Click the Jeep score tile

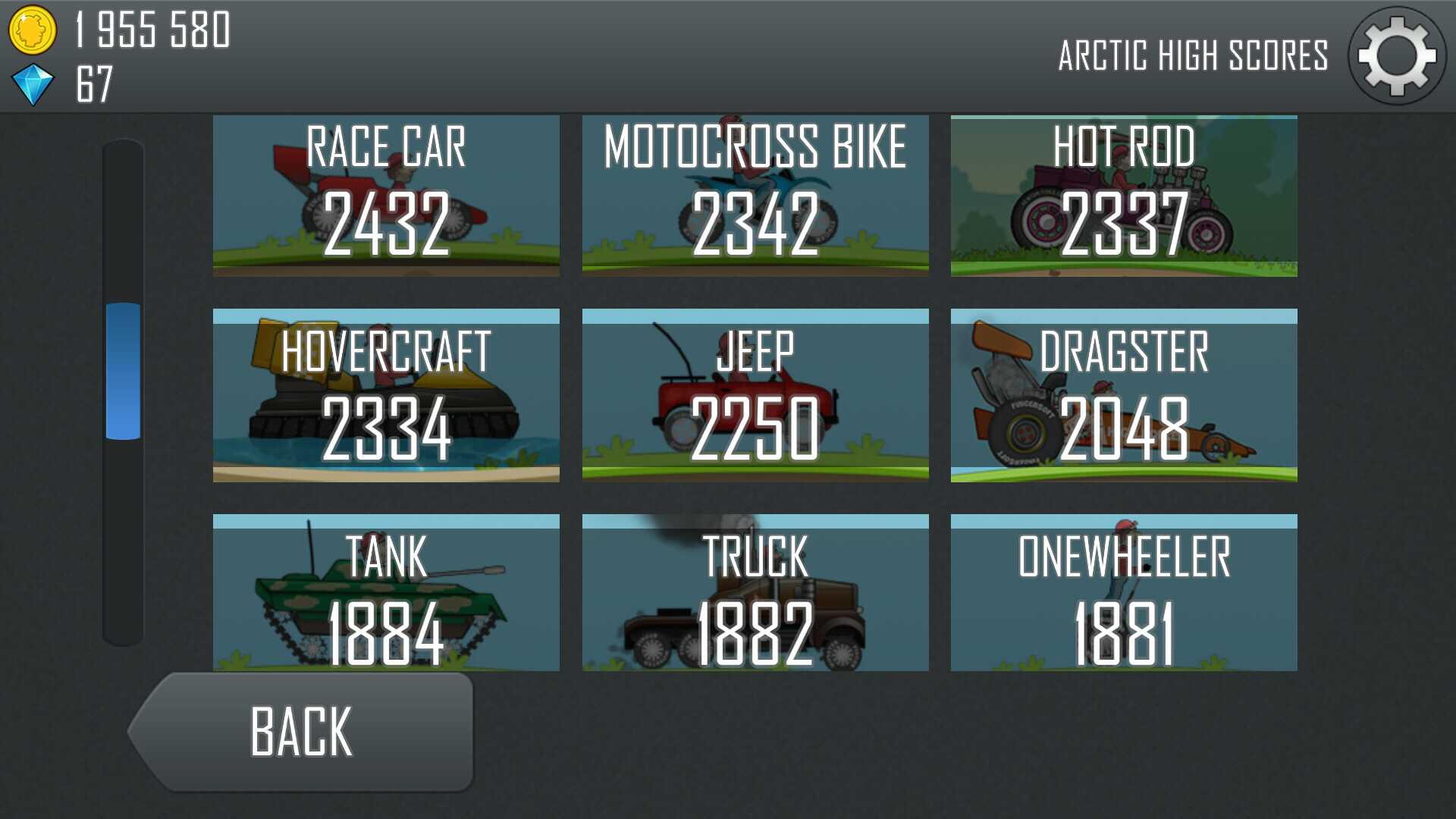tap(755, 395)
